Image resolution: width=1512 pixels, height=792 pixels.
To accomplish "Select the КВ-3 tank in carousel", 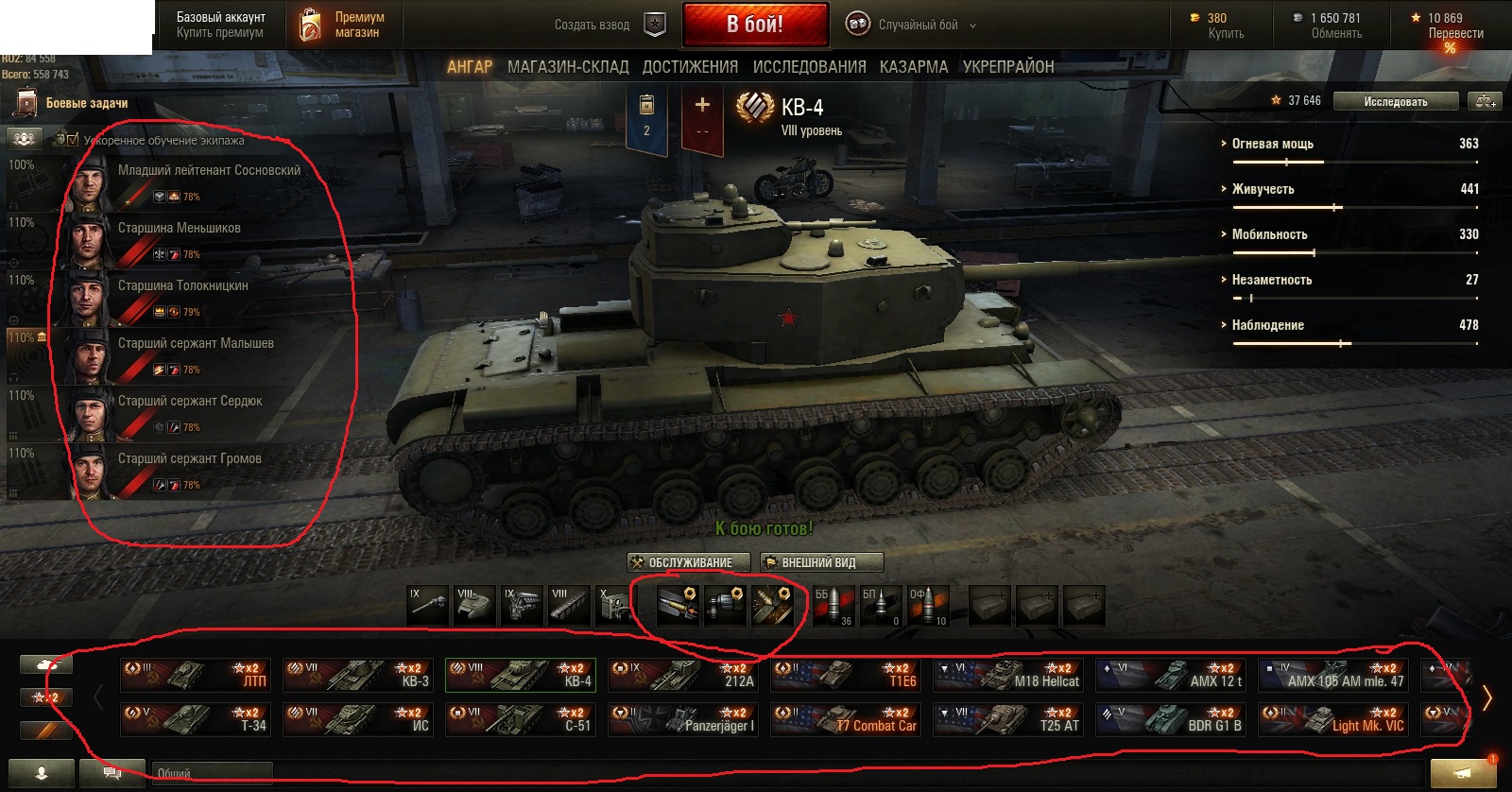I will (x=358, y=674).
